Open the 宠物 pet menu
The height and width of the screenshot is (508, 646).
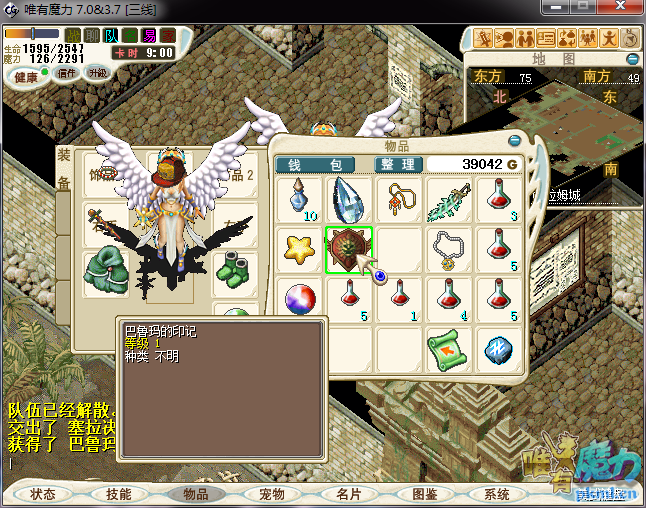[272, 494]
